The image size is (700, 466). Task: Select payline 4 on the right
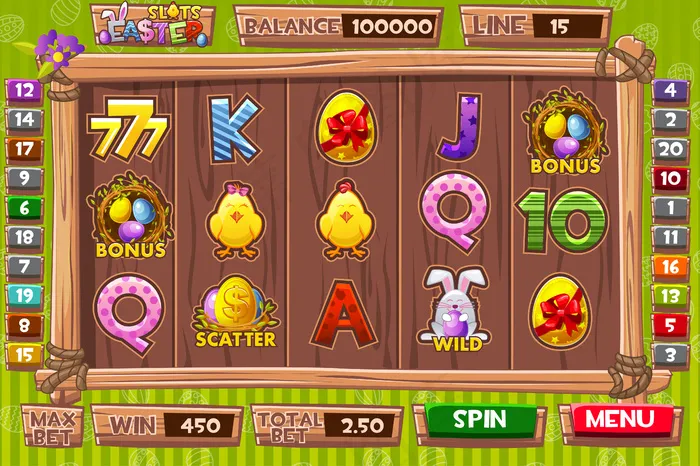669,91
